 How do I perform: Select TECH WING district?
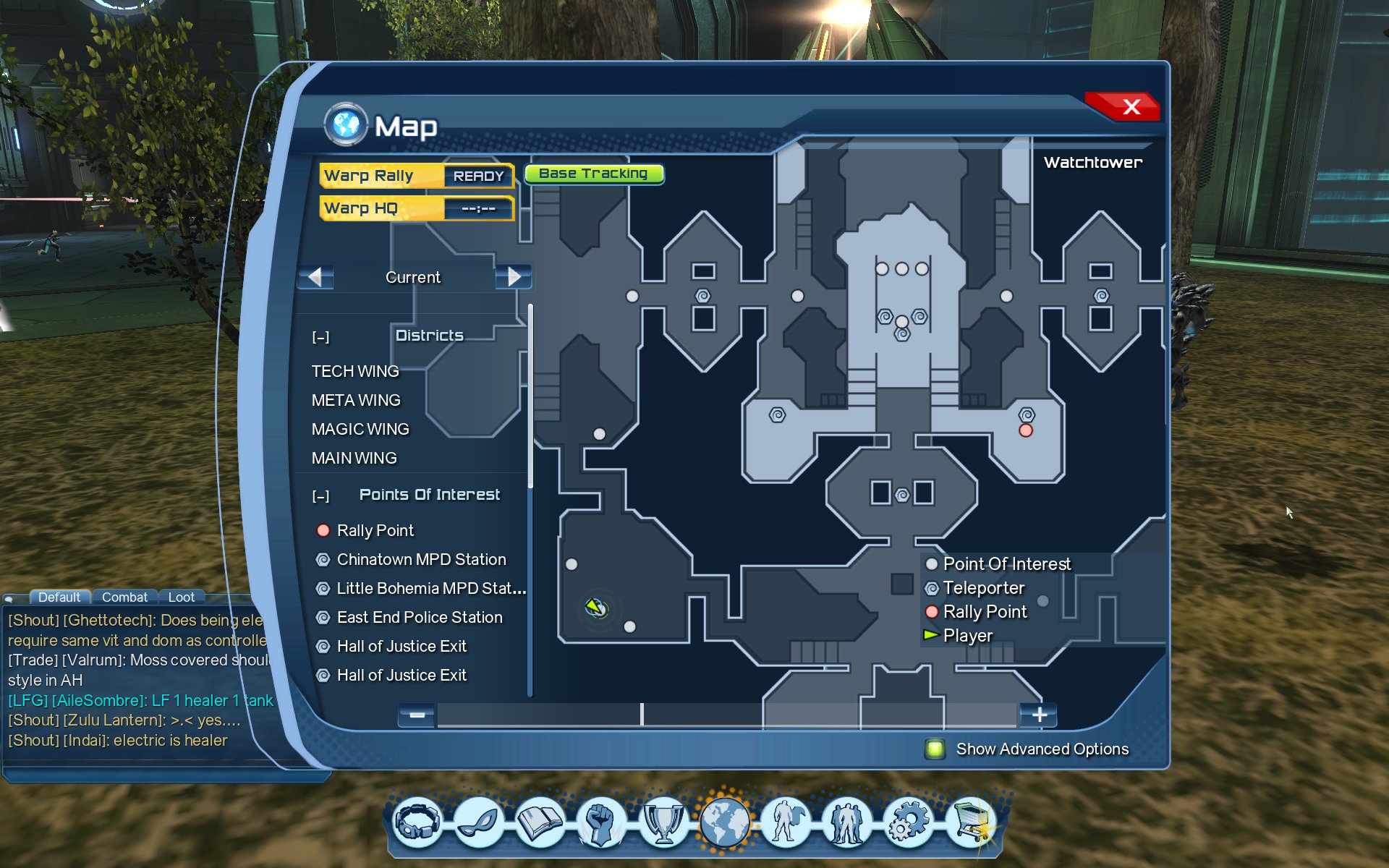click(355, 371)
